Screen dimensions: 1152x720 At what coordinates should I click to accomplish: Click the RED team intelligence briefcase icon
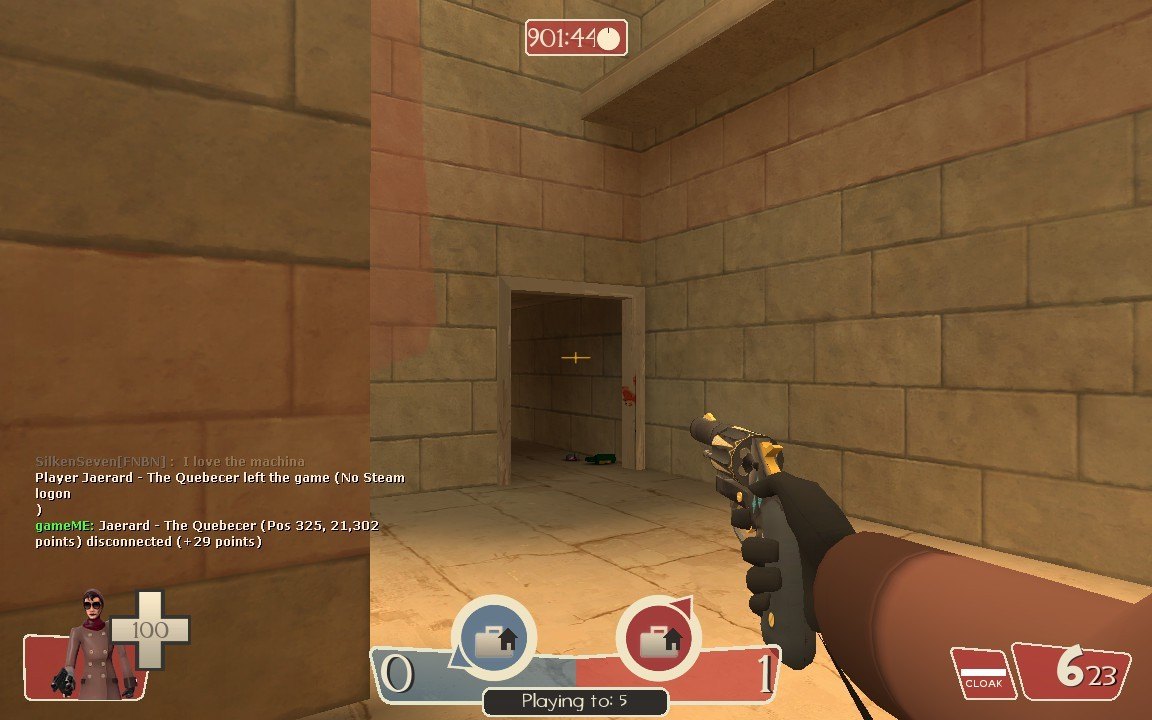658,639
